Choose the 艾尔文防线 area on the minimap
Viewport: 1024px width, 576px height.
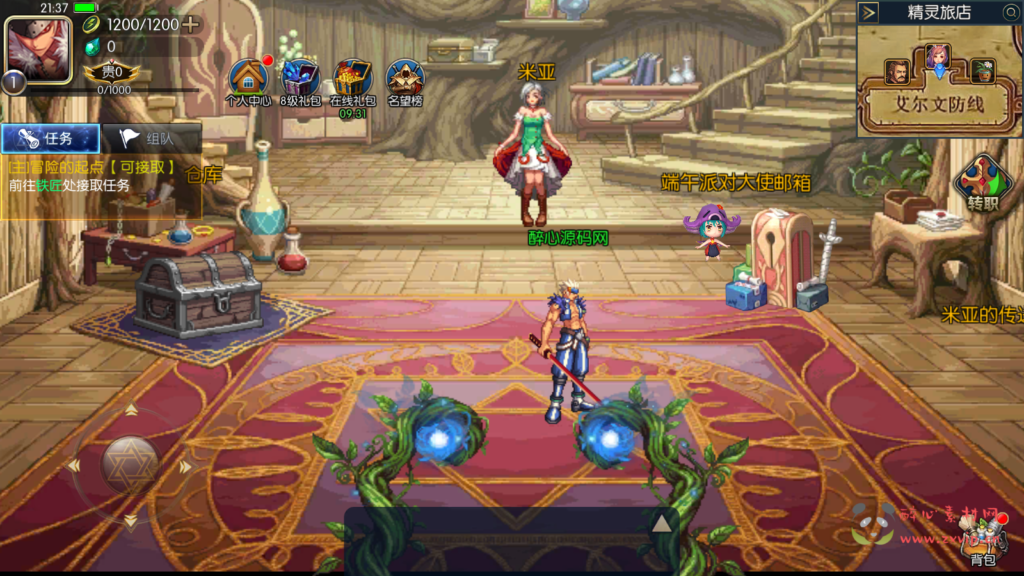click(x=938, y=104)
